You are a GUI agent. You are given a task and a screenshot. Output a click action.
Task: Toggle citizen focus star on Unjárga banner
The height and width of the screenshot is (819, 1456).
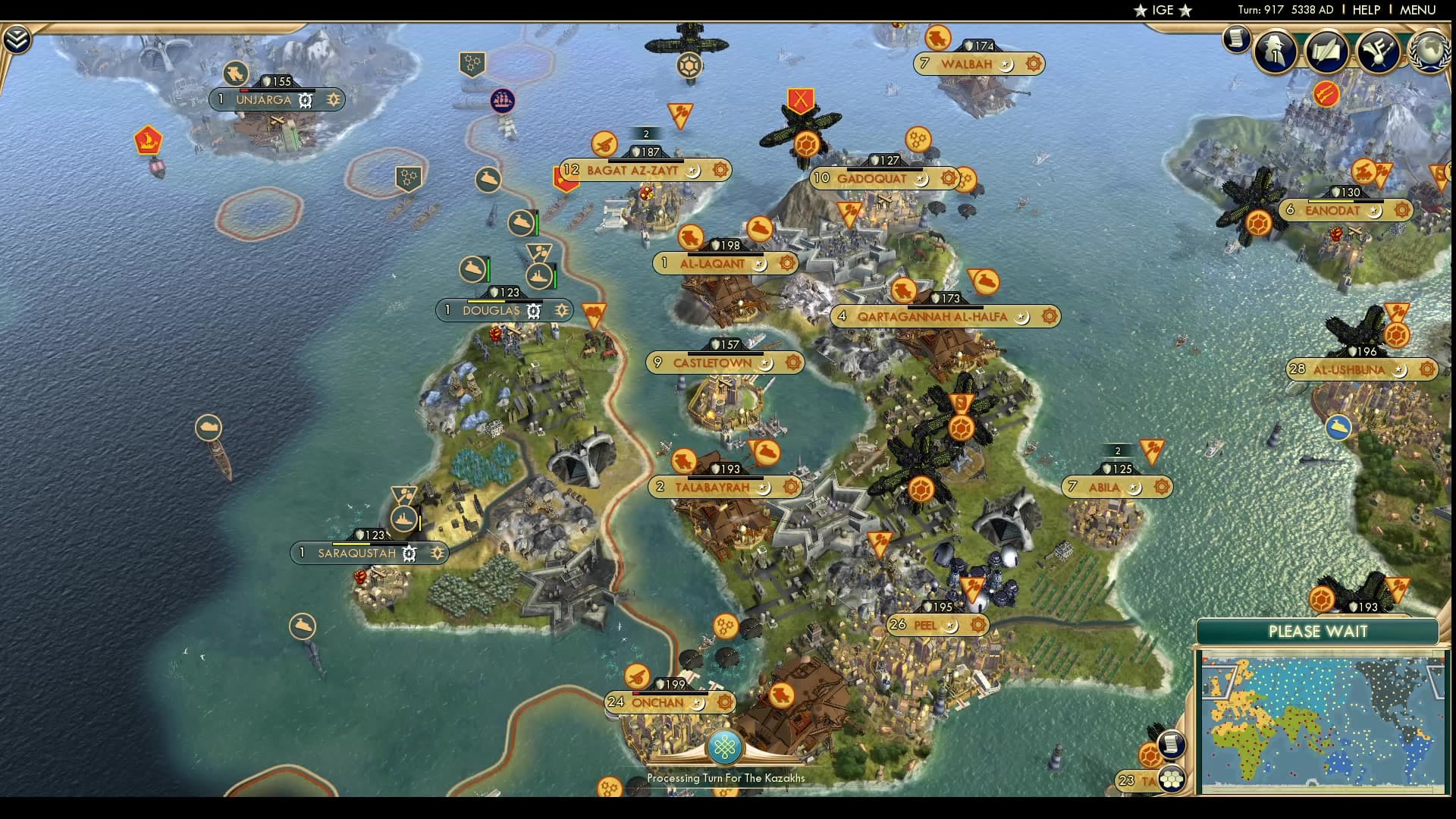pos(332,99)
